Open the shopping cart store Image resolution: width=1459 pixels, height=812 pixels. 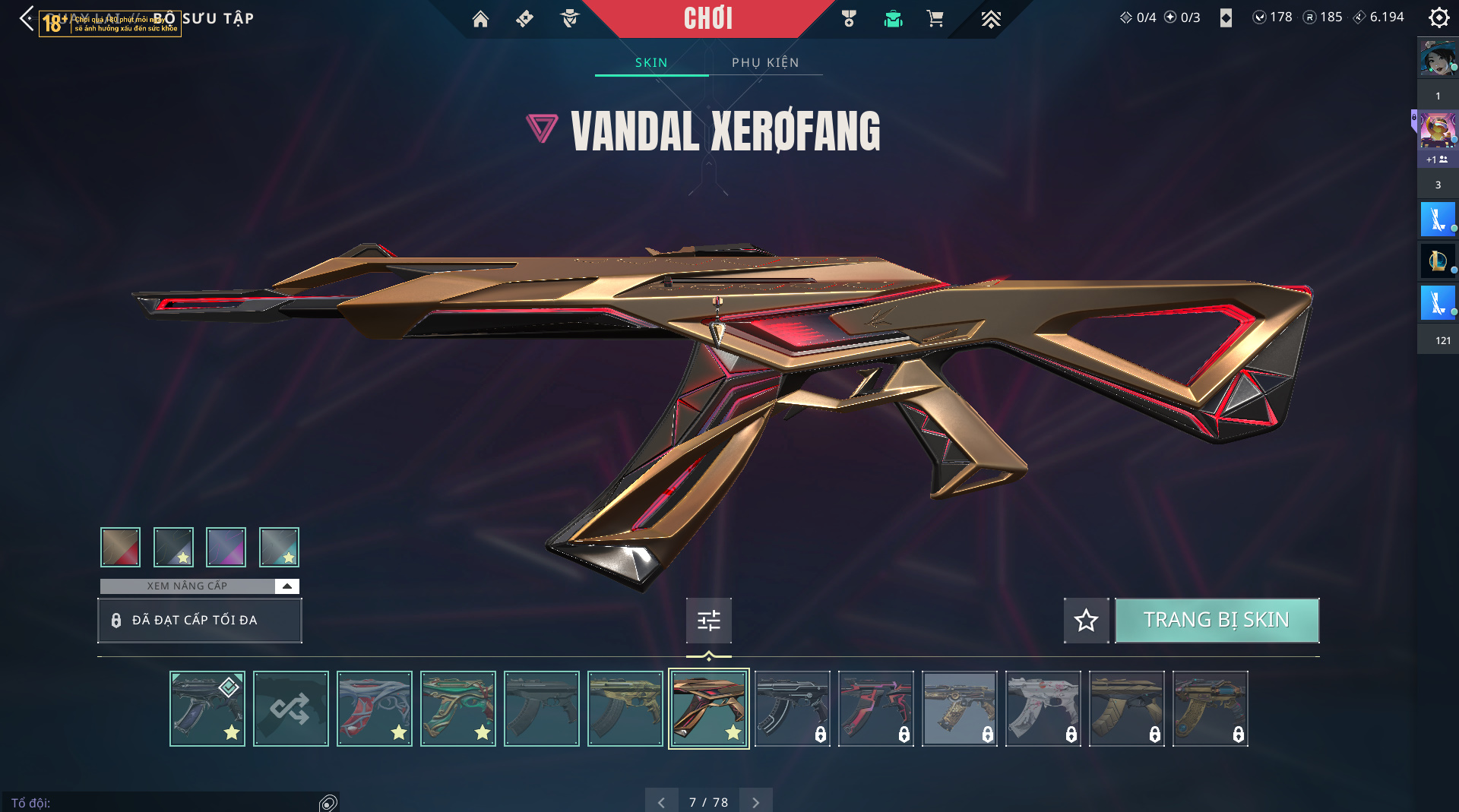935,19
